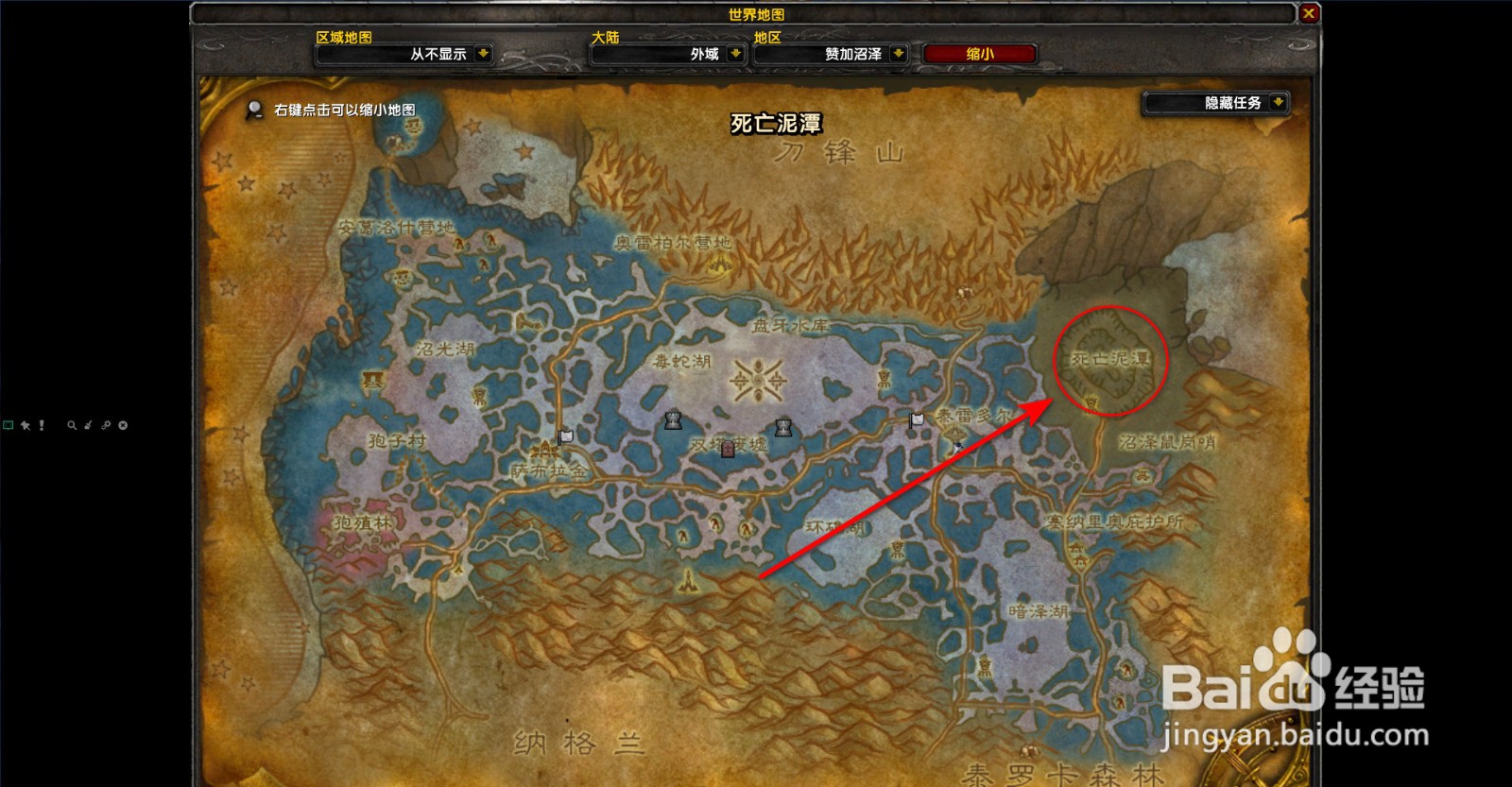Select the green book map icon
The width and height of the screenshot is (1512, 787).
point(9,425)
